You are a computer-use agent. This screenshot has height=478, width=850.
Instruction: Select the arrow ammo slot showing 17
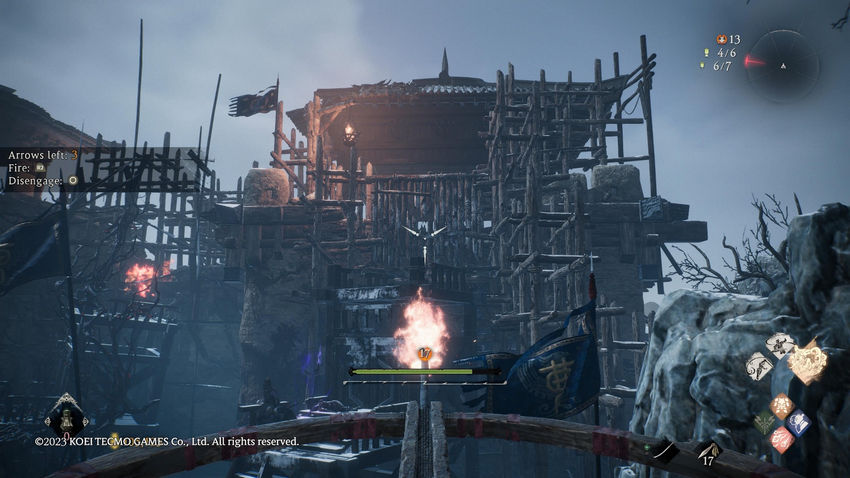tap(708, 453)
